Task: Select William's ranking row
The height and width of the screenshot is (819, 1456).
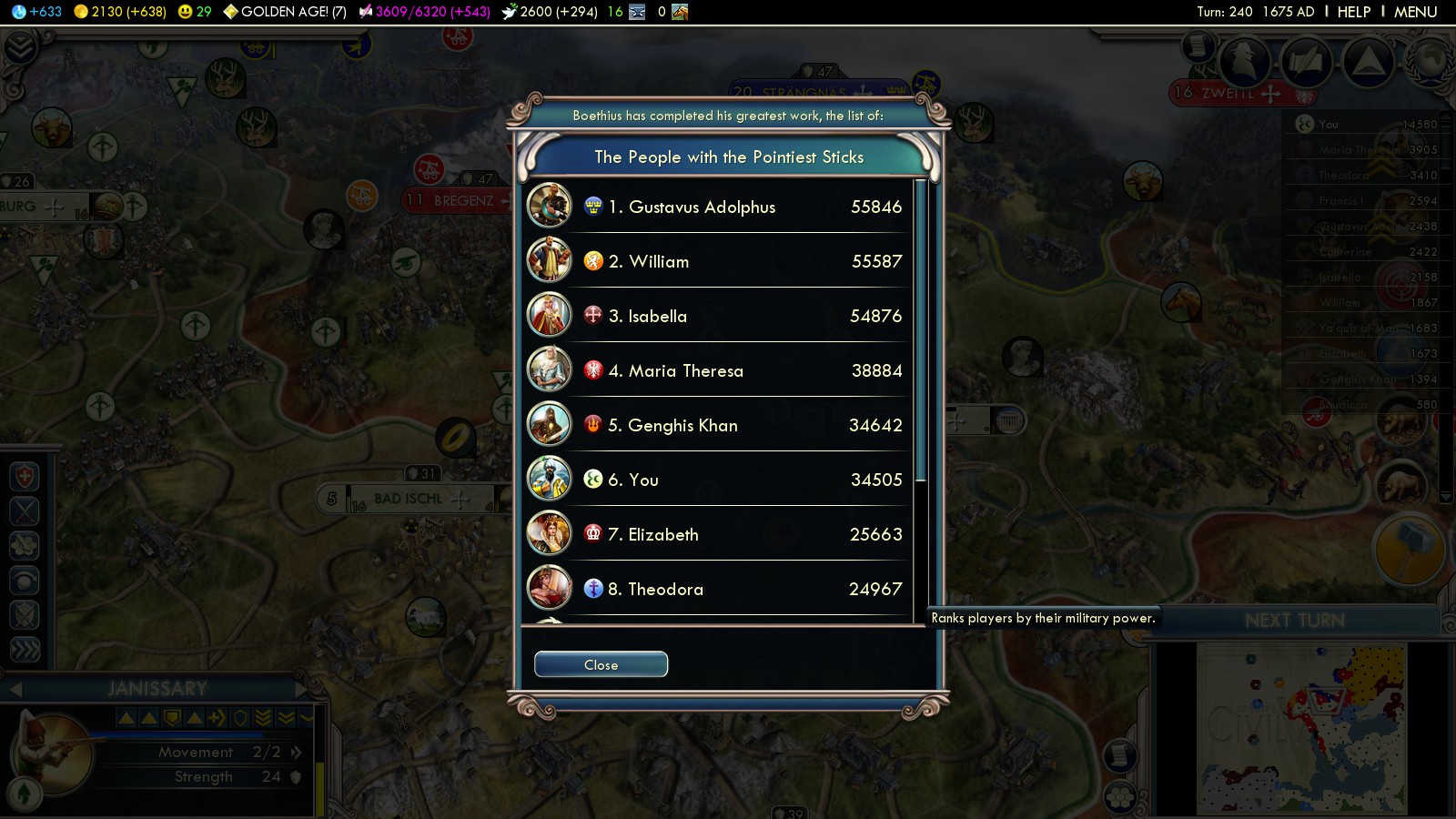Action: tap(717, 261)
